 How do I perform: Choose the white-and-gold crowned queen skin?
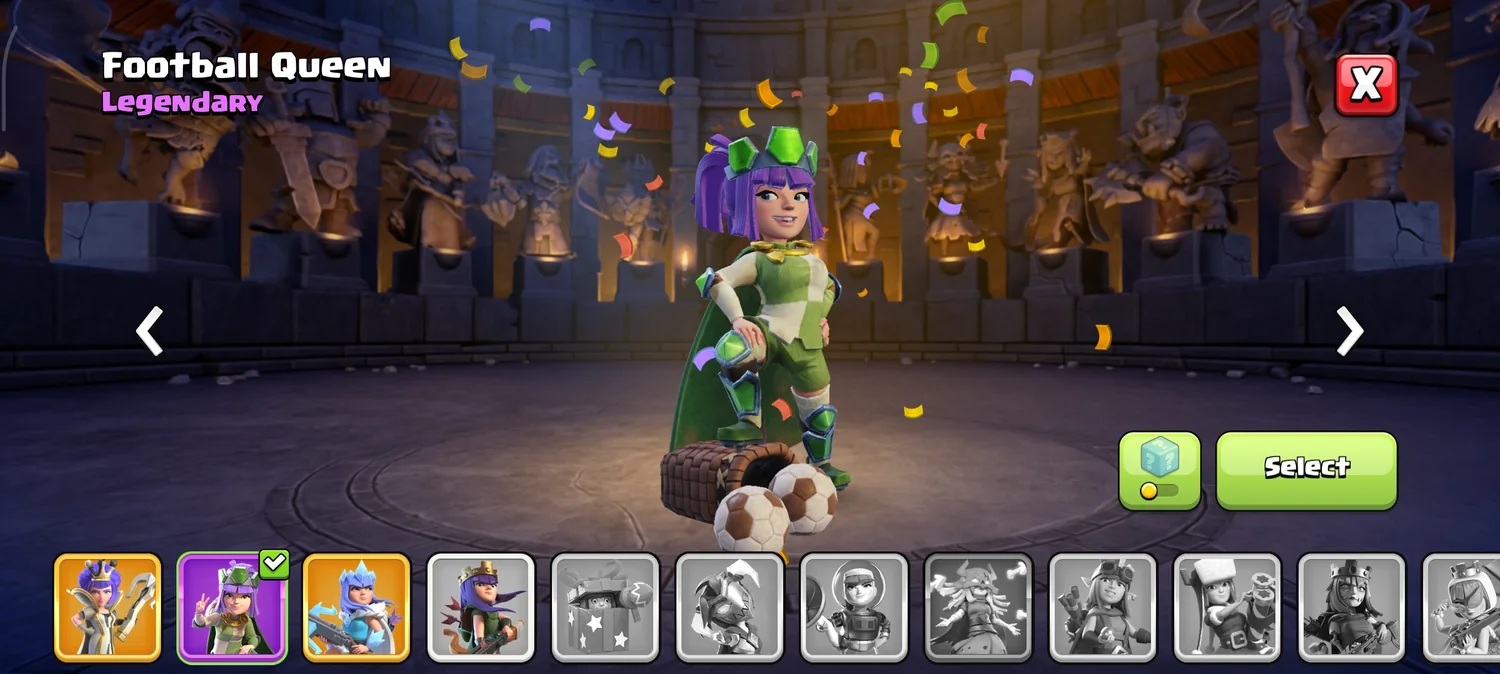point(108,607)
